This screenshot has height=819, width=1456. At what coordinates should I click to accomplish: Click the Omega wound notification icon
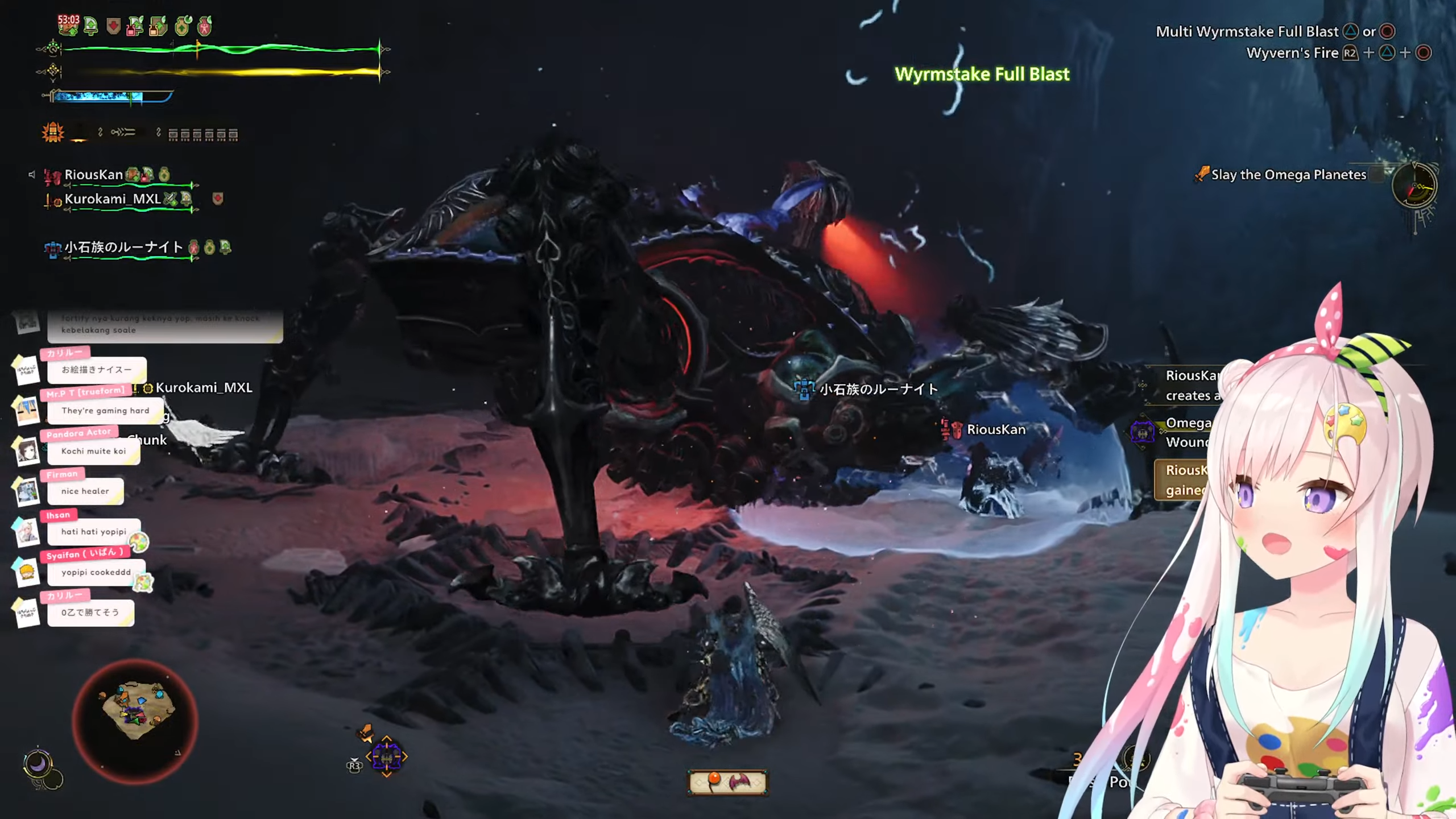tap(1142, 433)
